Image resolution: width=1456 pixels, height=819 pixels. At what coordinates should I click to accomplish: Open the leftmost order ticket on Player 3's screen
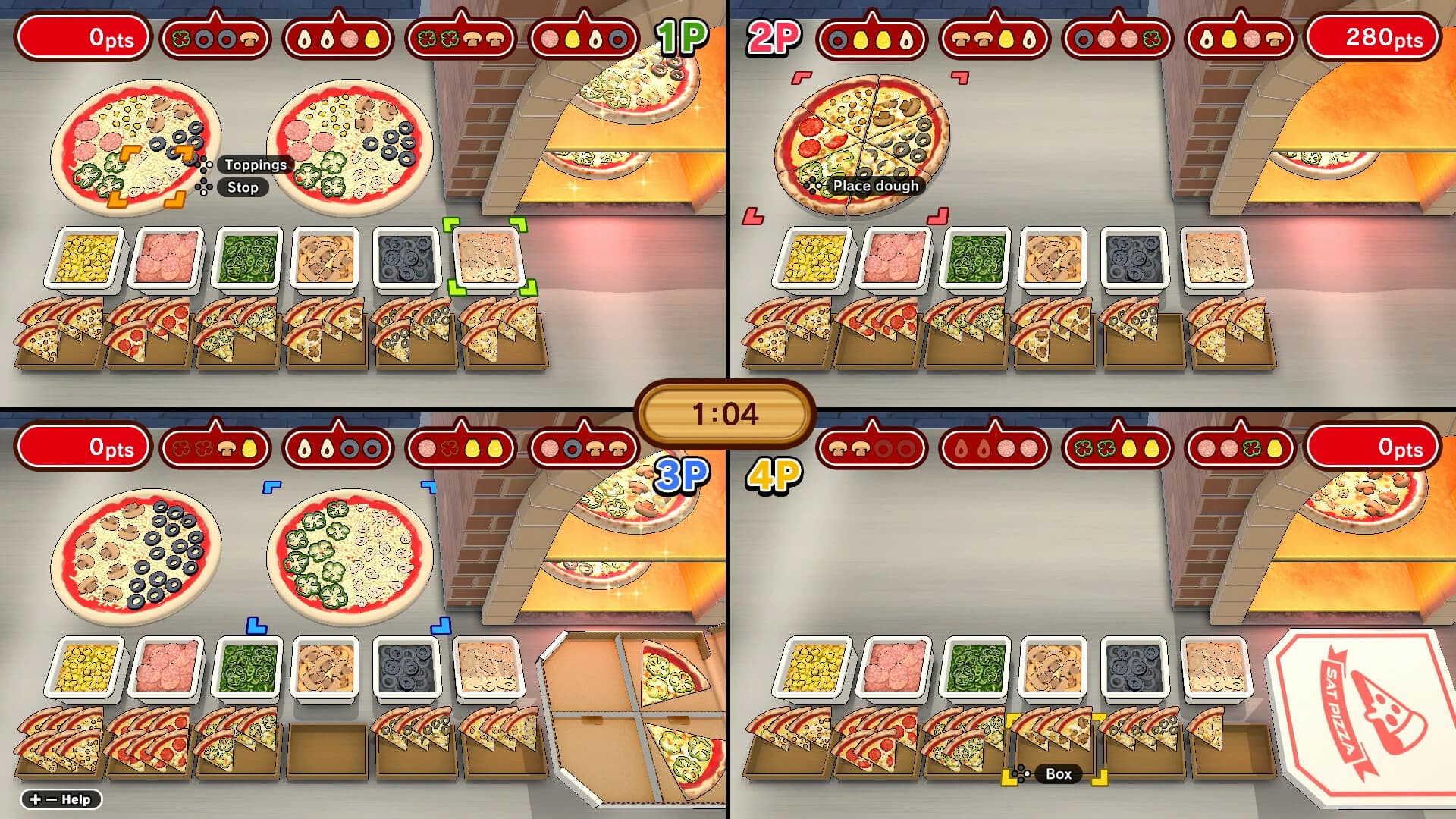click(216, 447)
